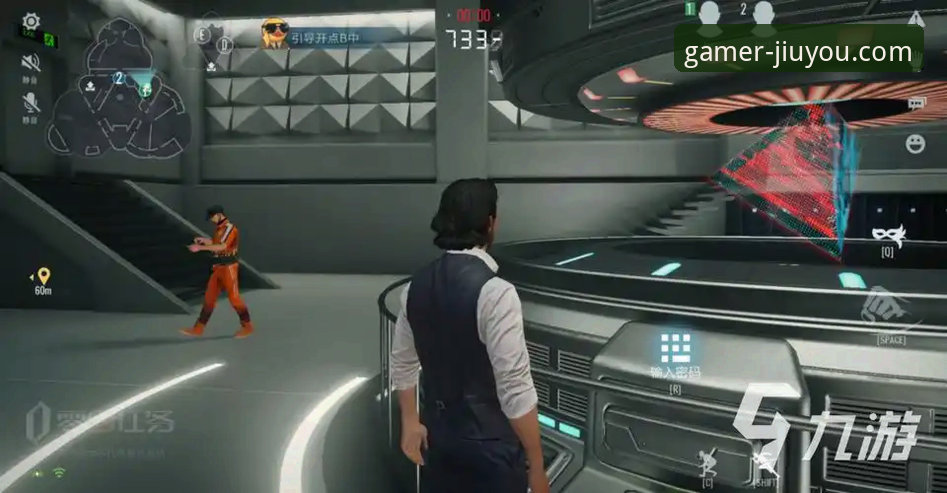Click the 输入密码 keypad icon
Viewport: 947px width, 493px height.
coord(675,348)
